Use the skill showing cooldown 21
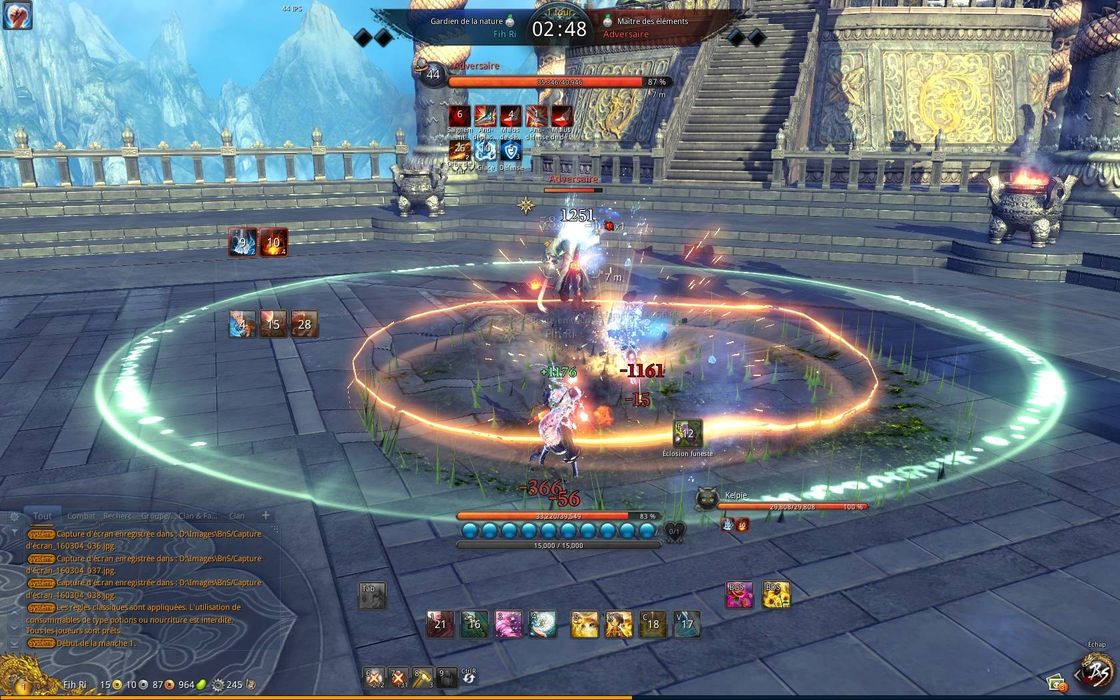 click(440, 624)
